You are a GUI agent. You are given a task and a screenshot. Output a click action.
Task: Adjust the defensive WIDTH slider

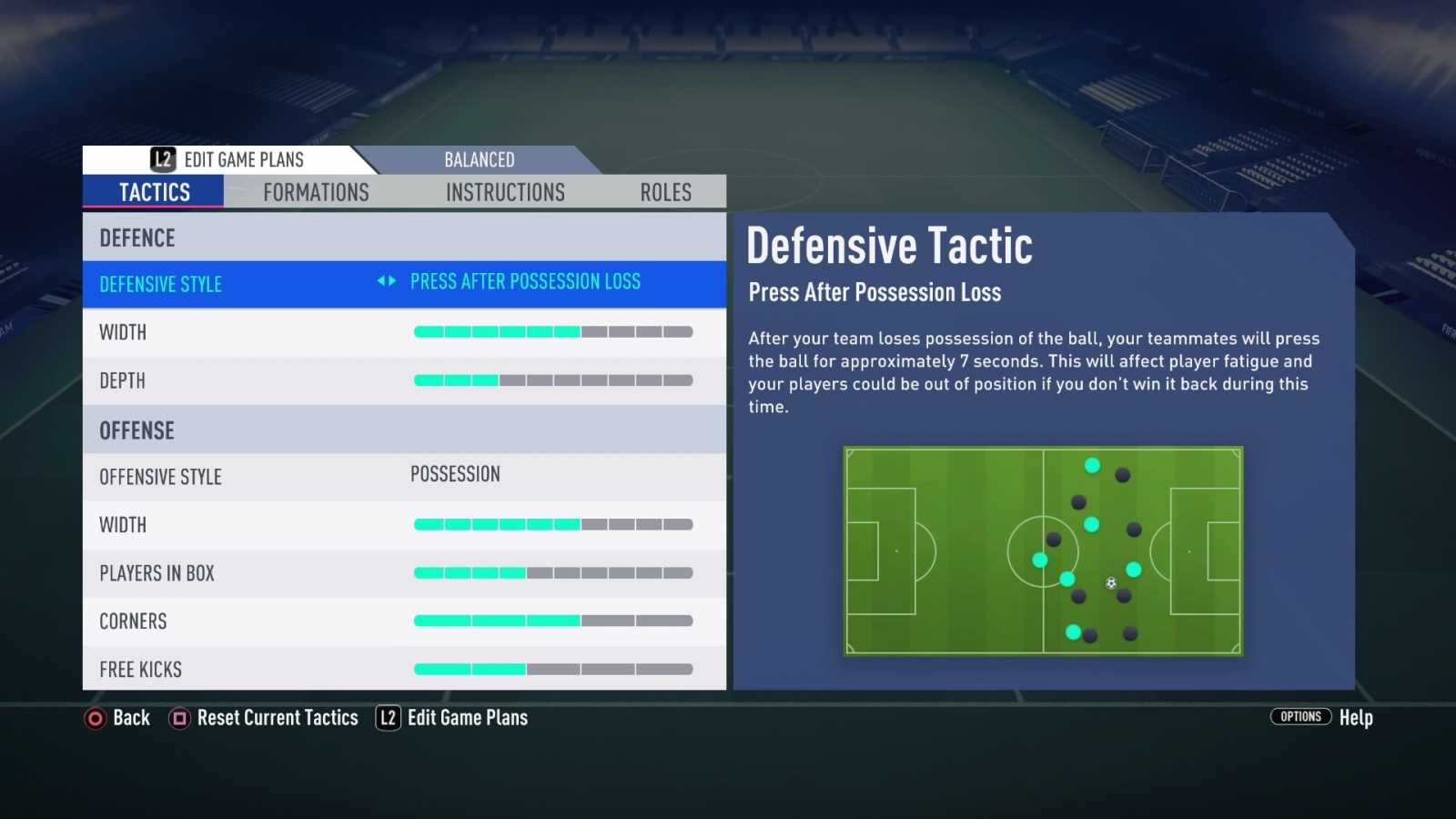(x=551, y=331)
